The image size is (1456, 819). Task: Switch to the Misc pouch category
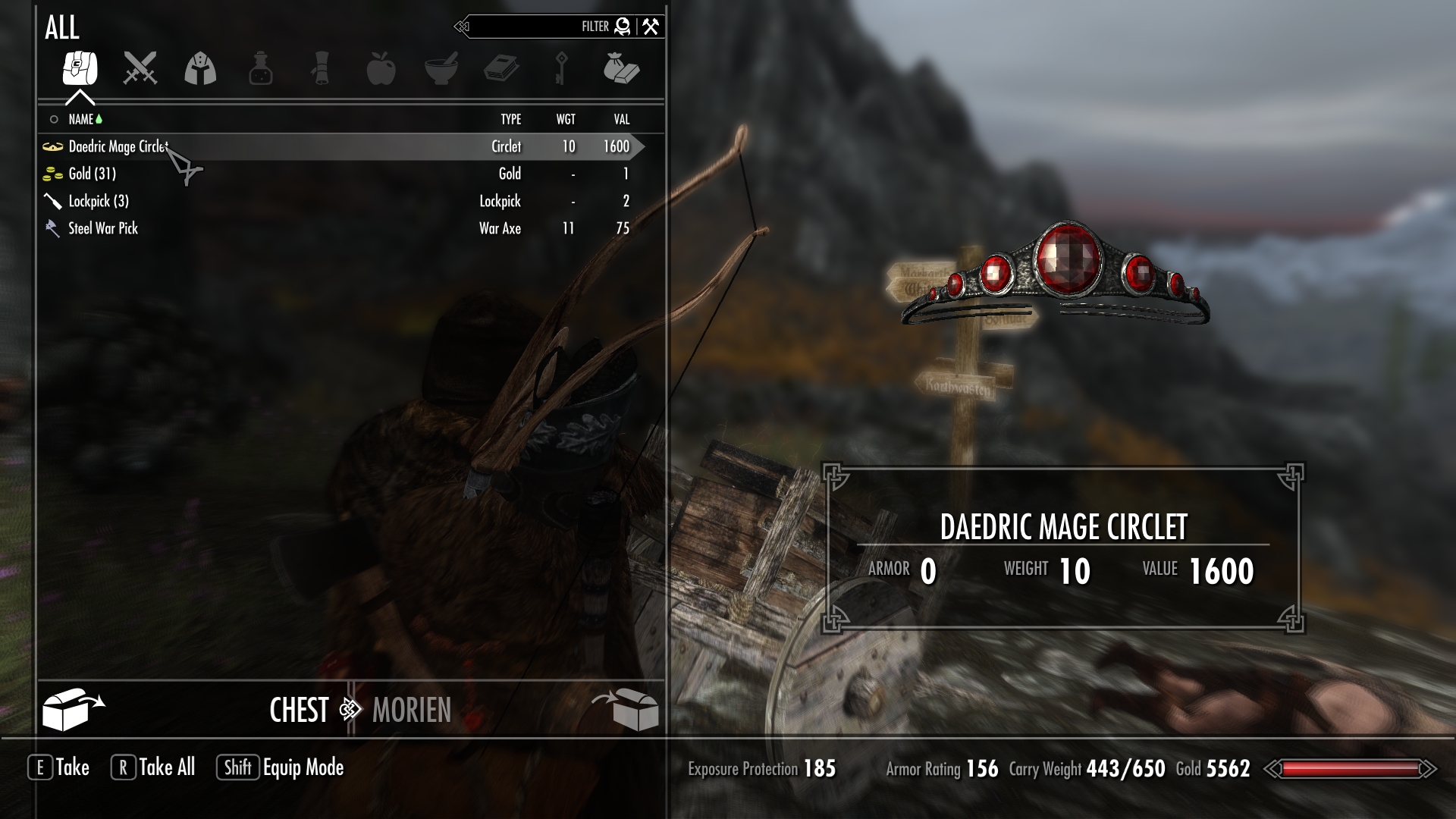[x=621, y=69]
